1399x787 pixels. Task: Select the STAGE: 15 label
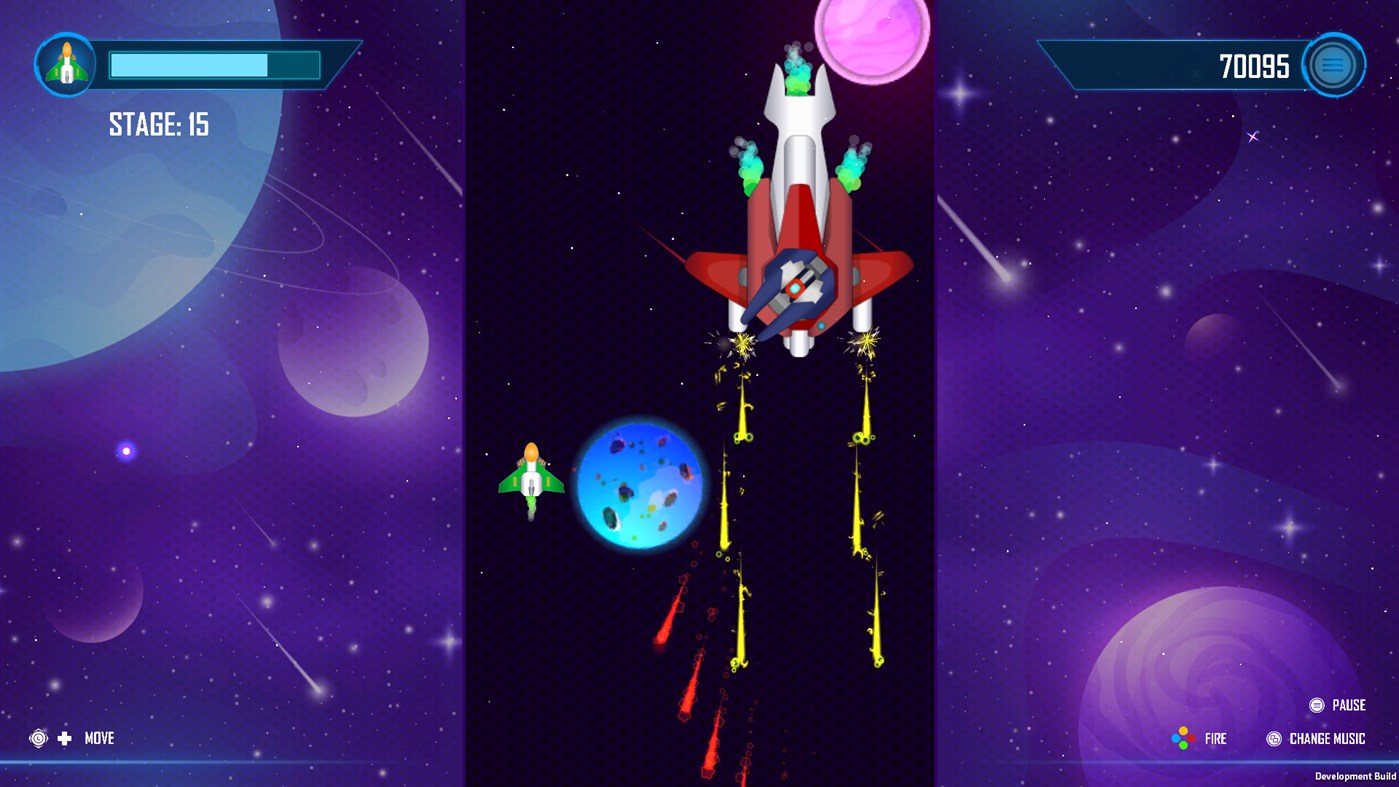157,124
